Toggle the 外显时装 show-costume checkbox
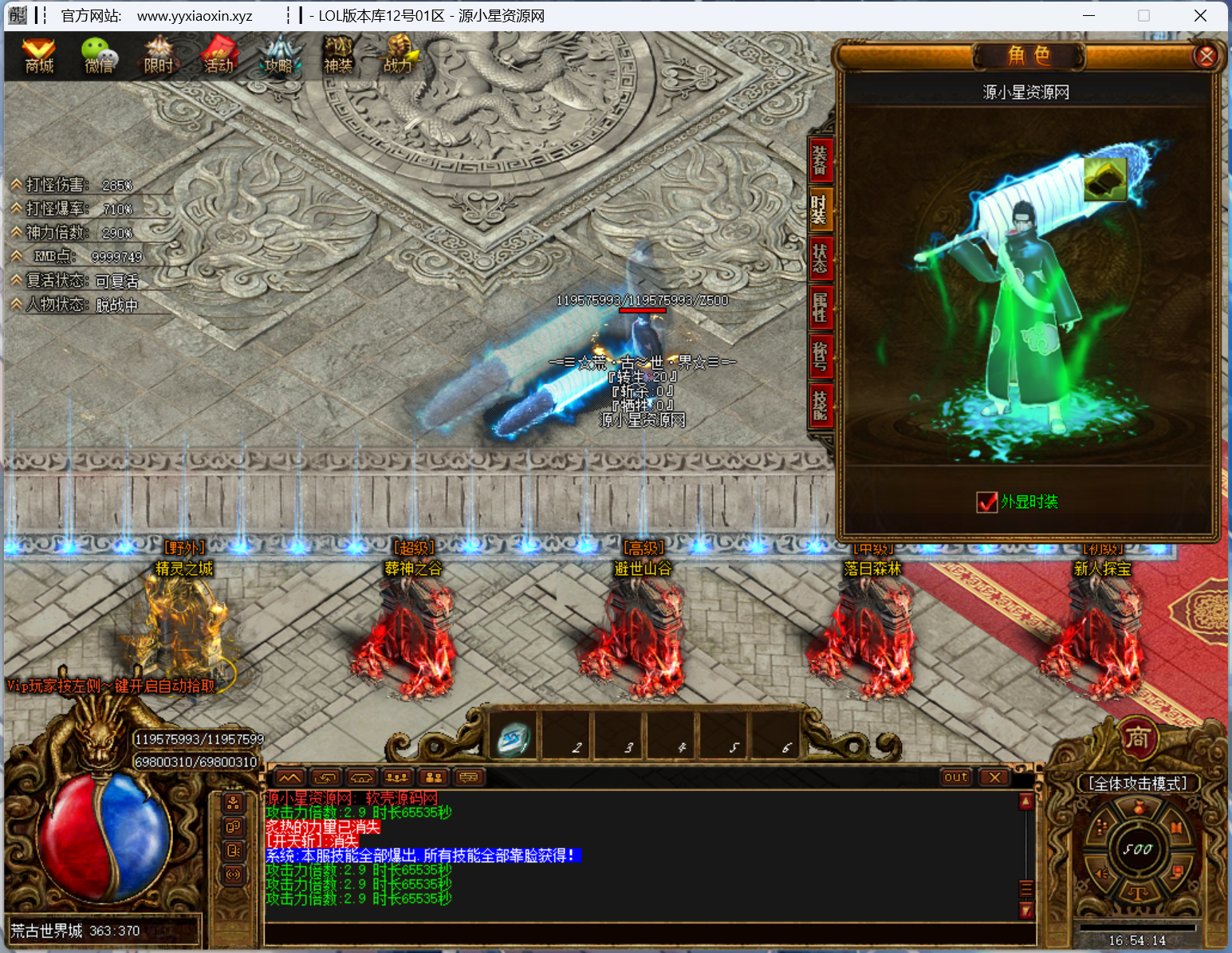 [986, 502]
